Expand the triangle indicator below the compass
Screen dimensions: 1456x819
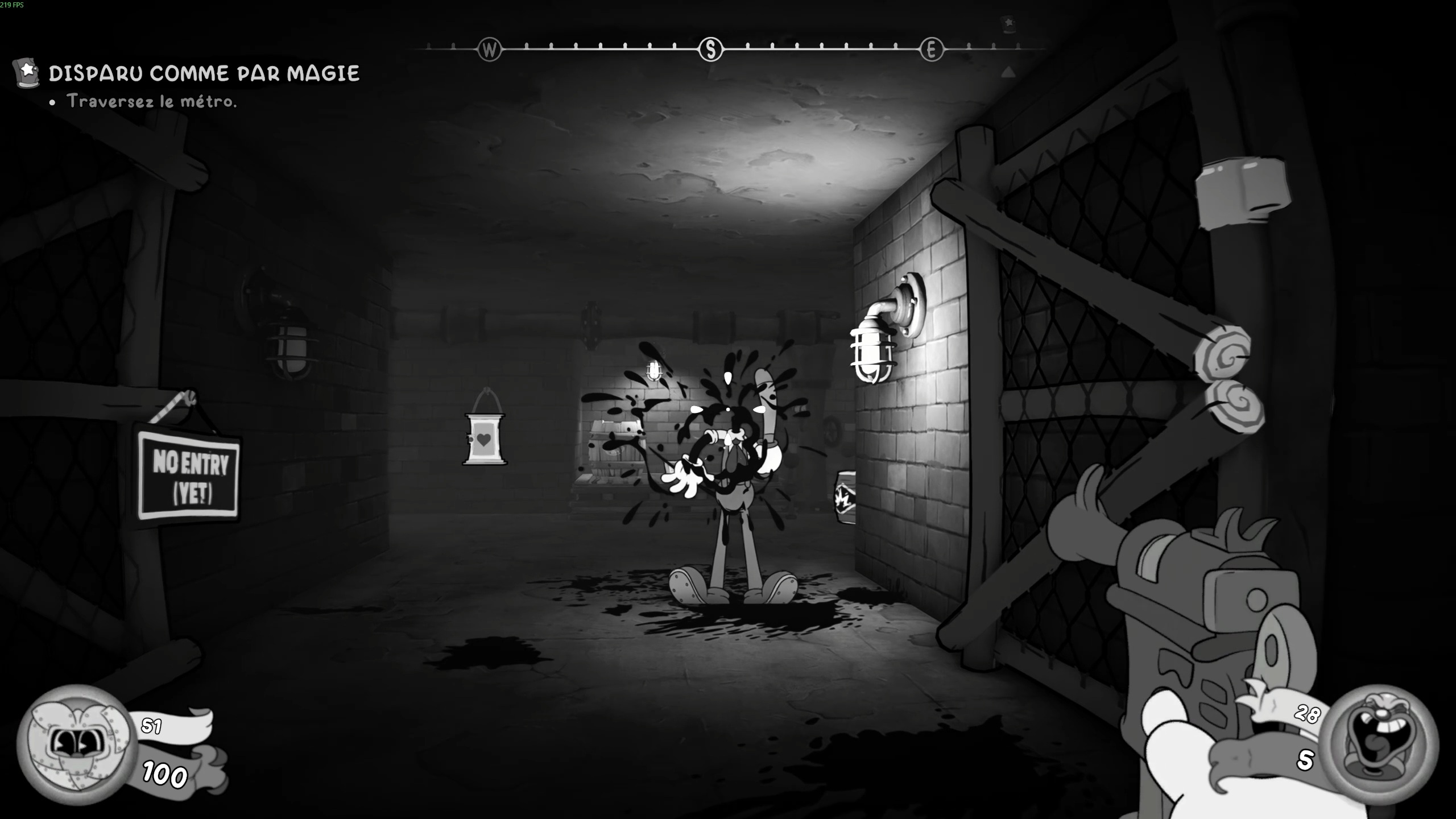pyautogui.click(x=1007, y=72)
